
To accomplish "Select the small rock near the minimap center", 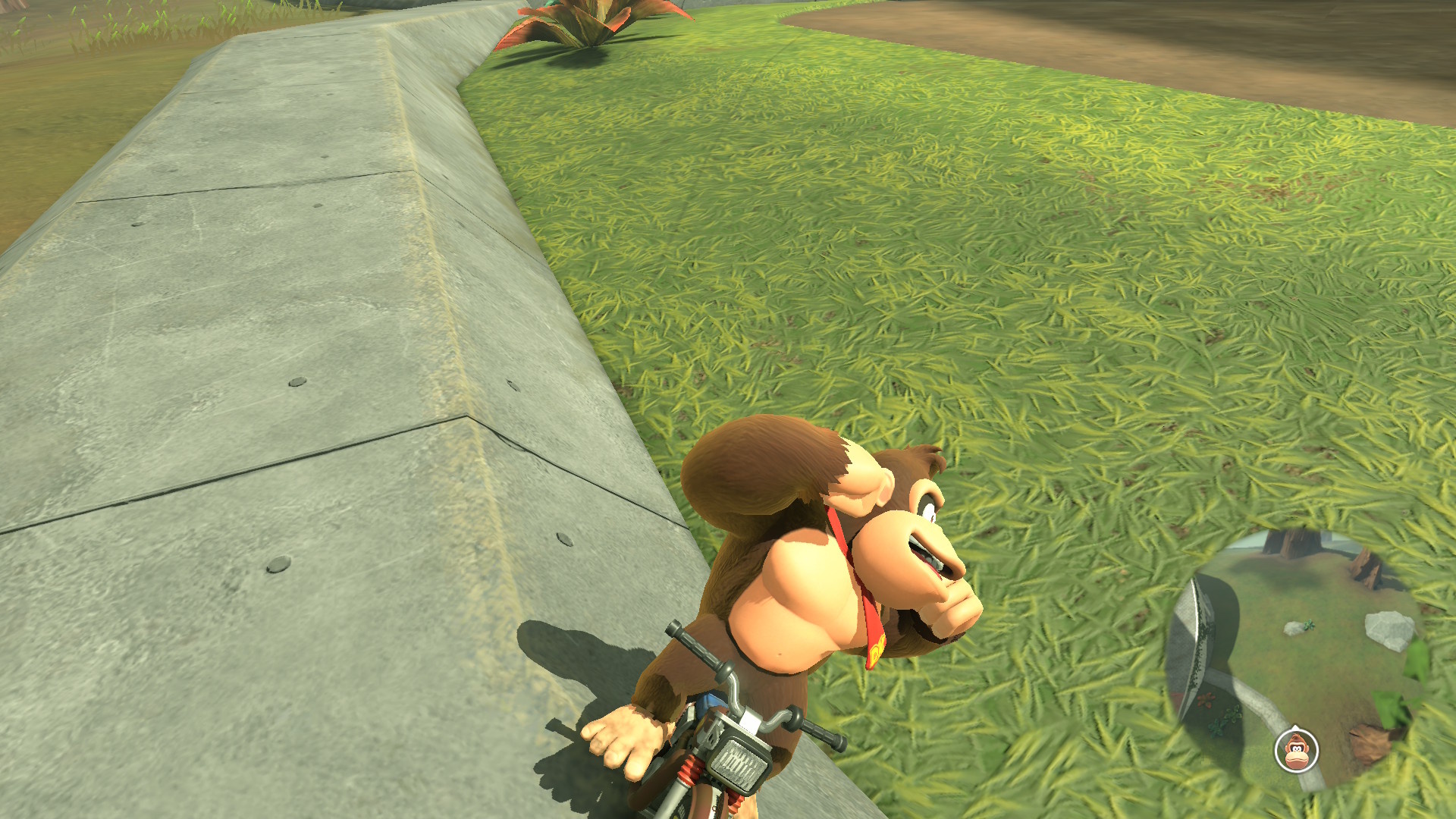I will pos(1292,628).
